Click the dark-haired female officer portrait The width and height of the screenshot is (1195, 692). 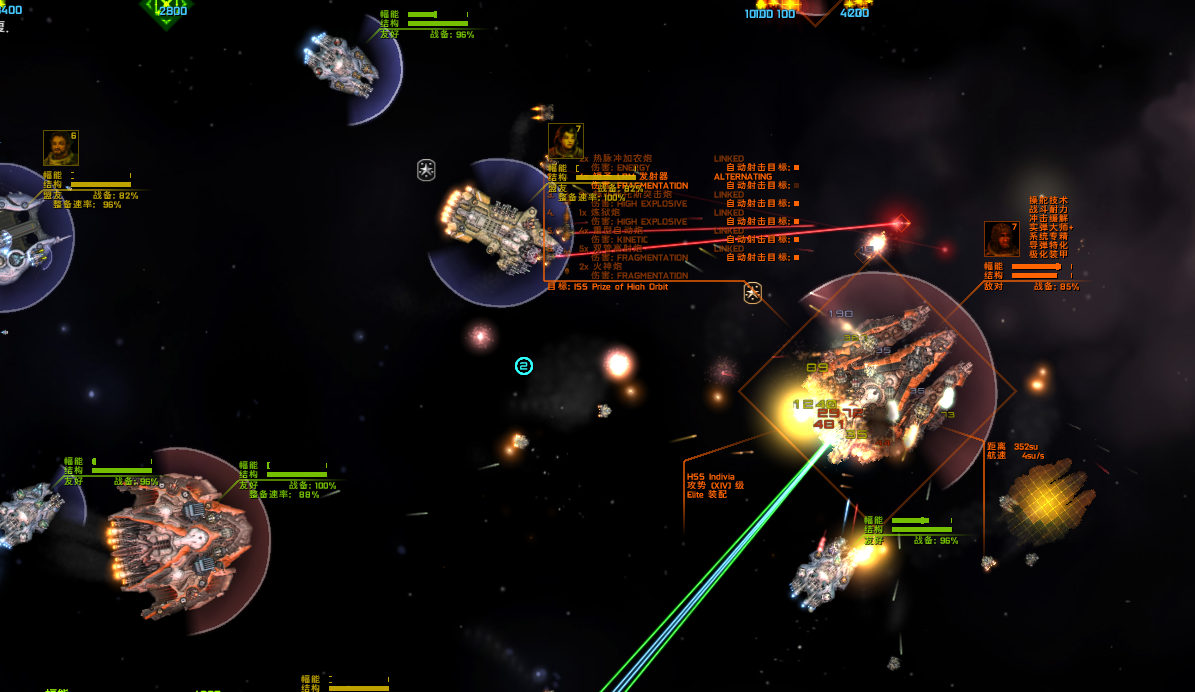[x=565, y=141]
